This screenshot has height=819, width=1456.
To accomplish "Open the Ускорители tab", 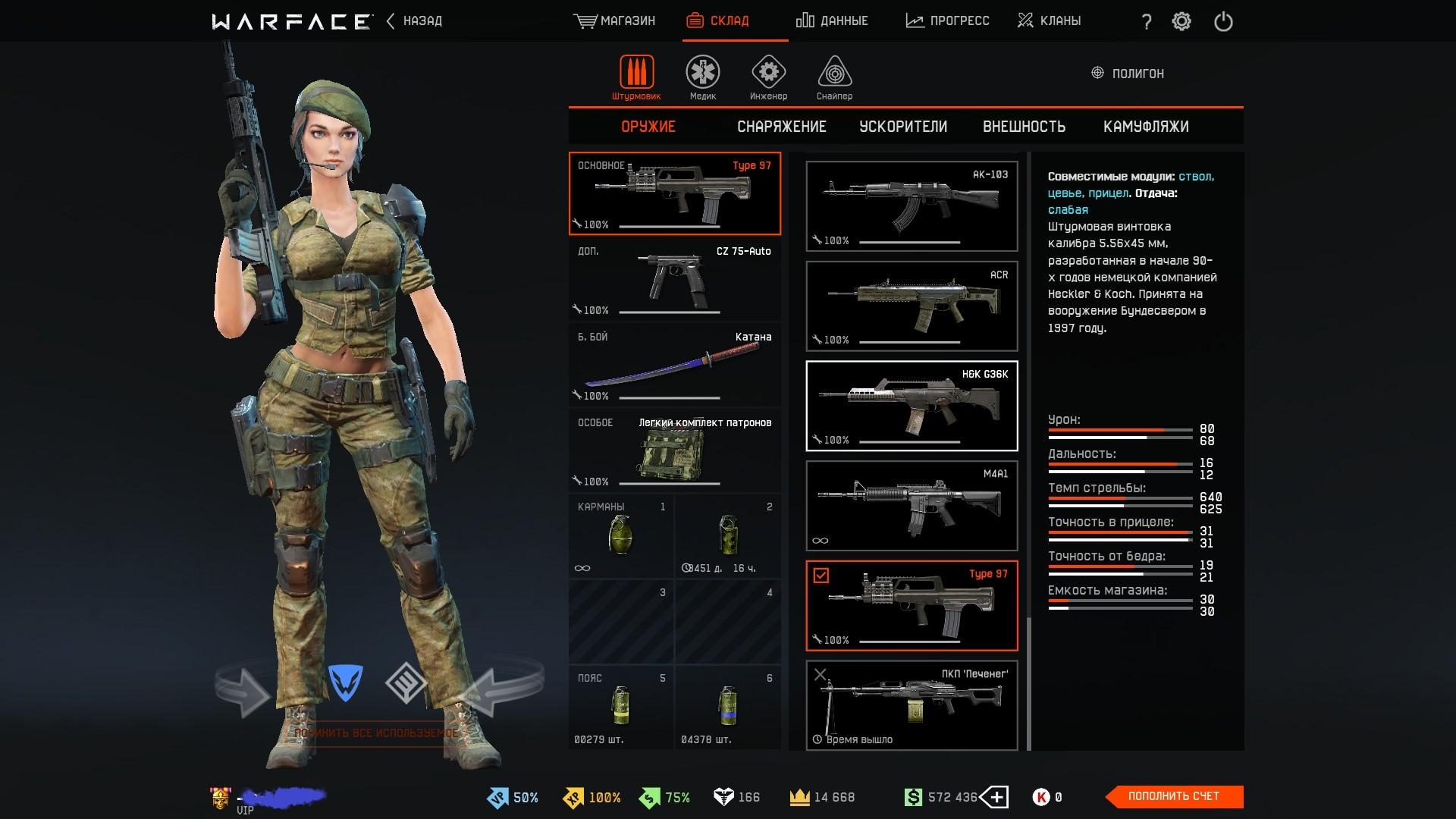I will coord(902,127).
